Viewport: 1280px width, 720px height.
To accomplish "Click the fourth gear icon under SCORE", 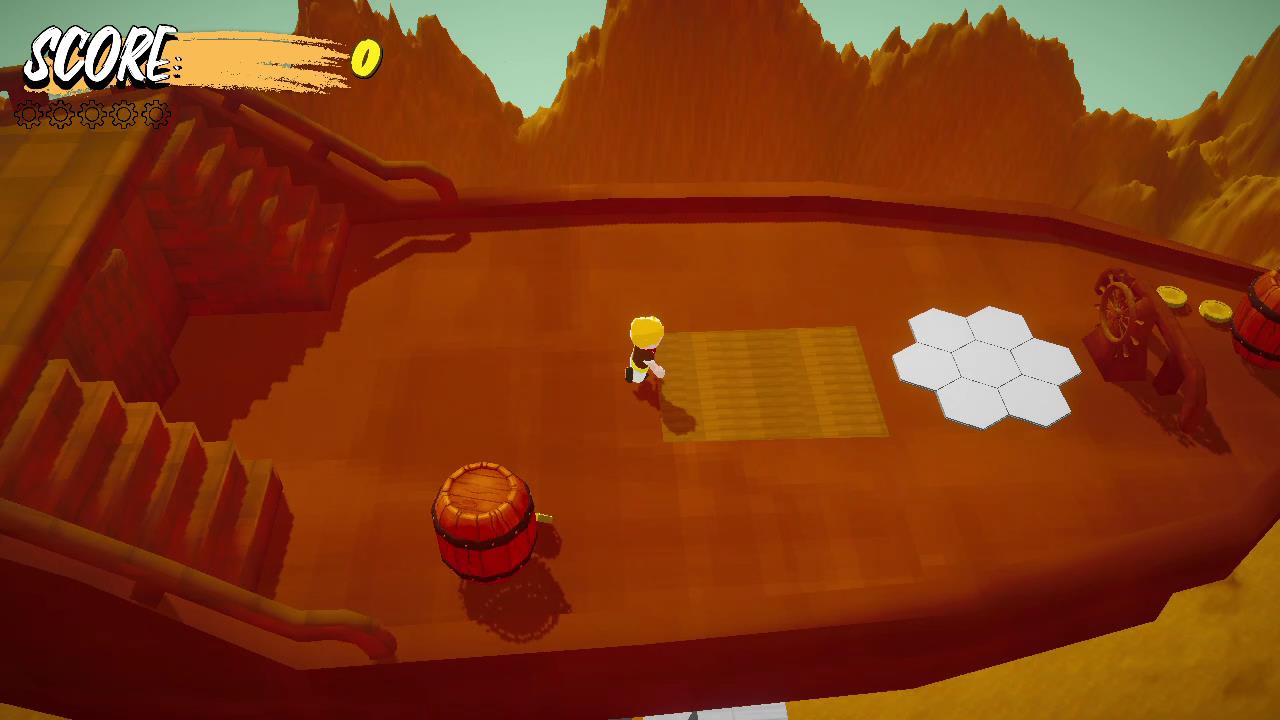I will (x=123, y=114).
